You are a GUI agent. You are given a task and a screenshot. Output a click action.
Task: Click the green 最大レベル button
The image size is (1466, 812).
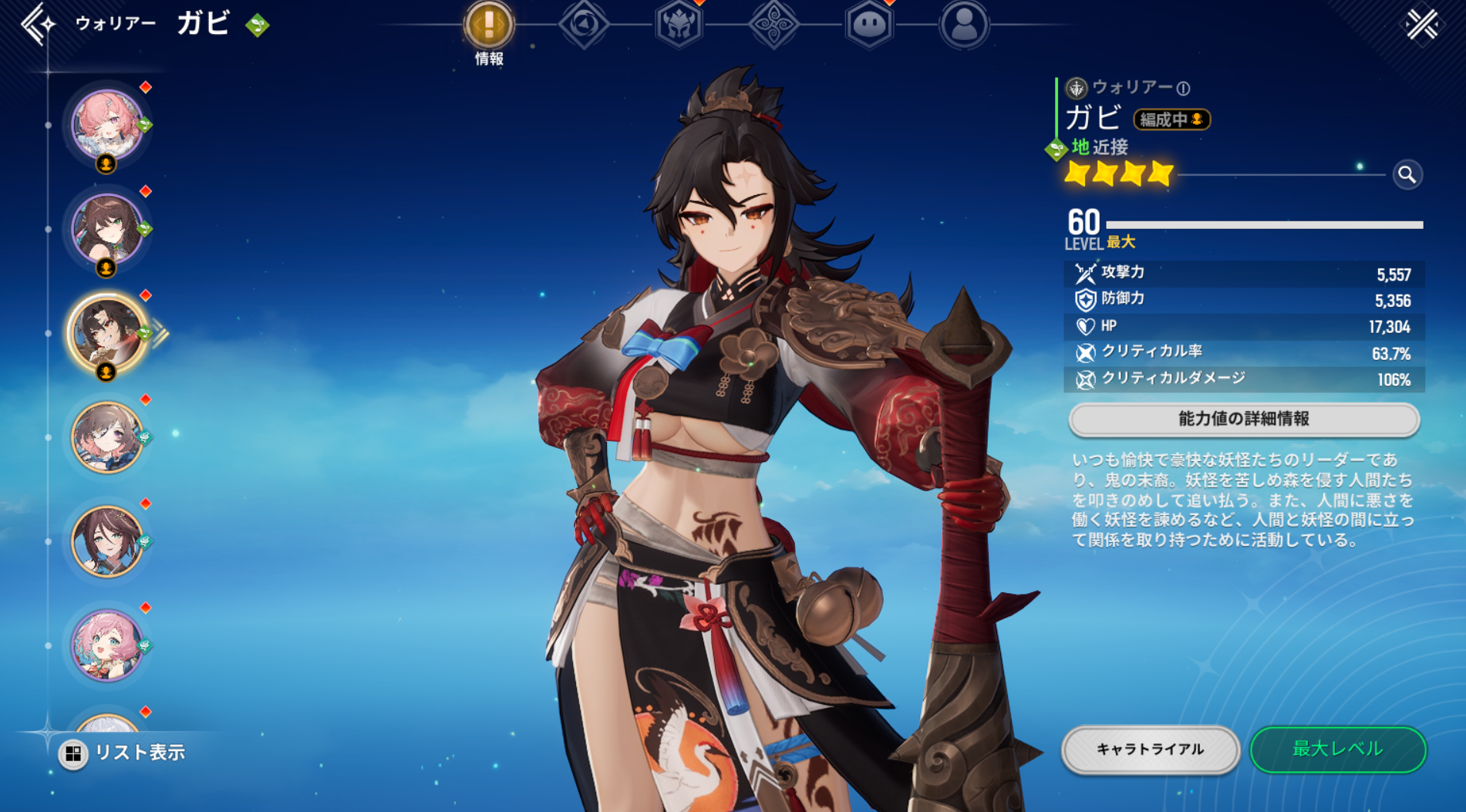click(x=1337, y=750)
